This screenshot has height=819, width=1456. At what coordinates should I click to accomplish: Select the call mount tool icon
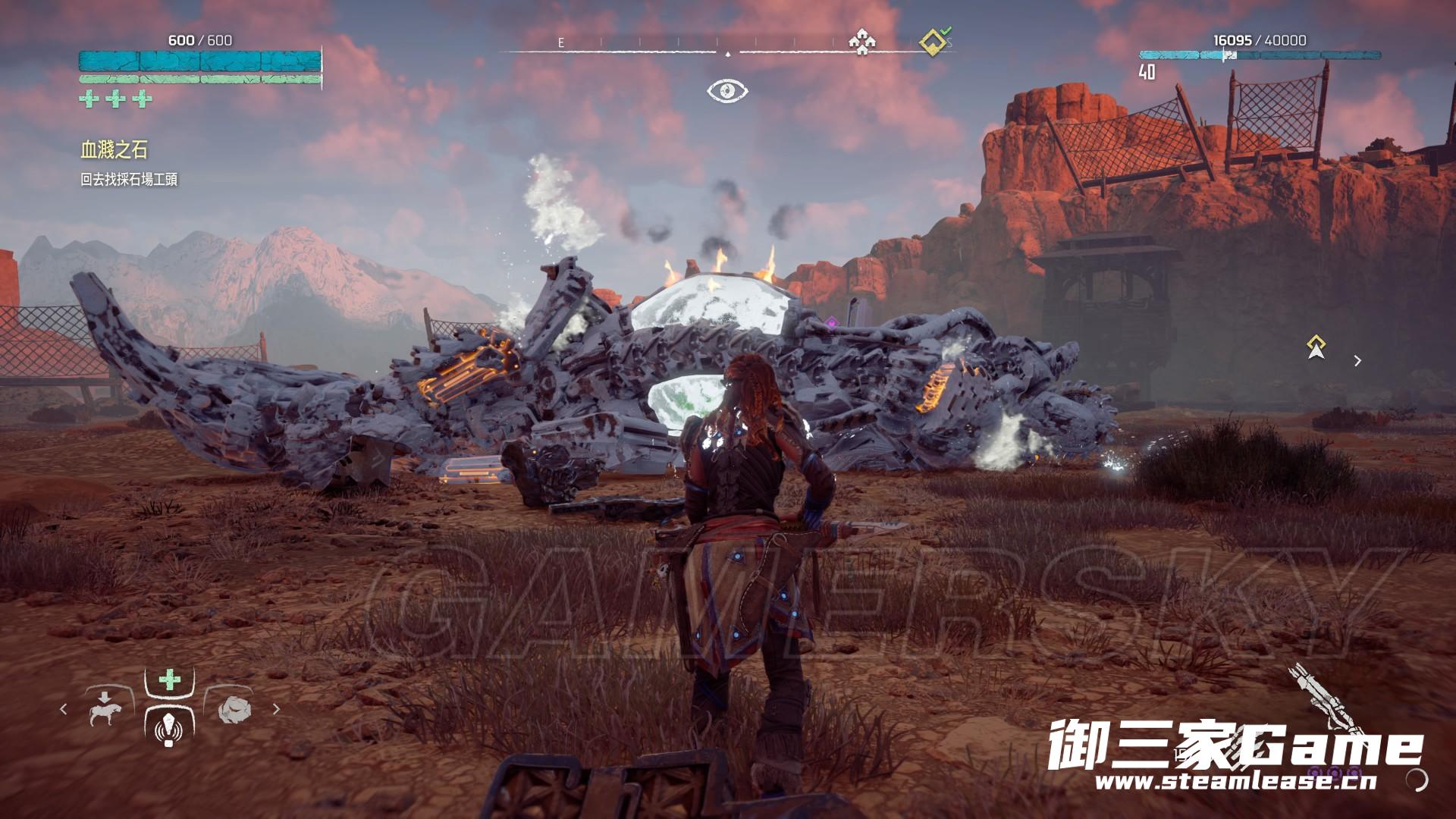pyautogui.click(x=105, y=708)
